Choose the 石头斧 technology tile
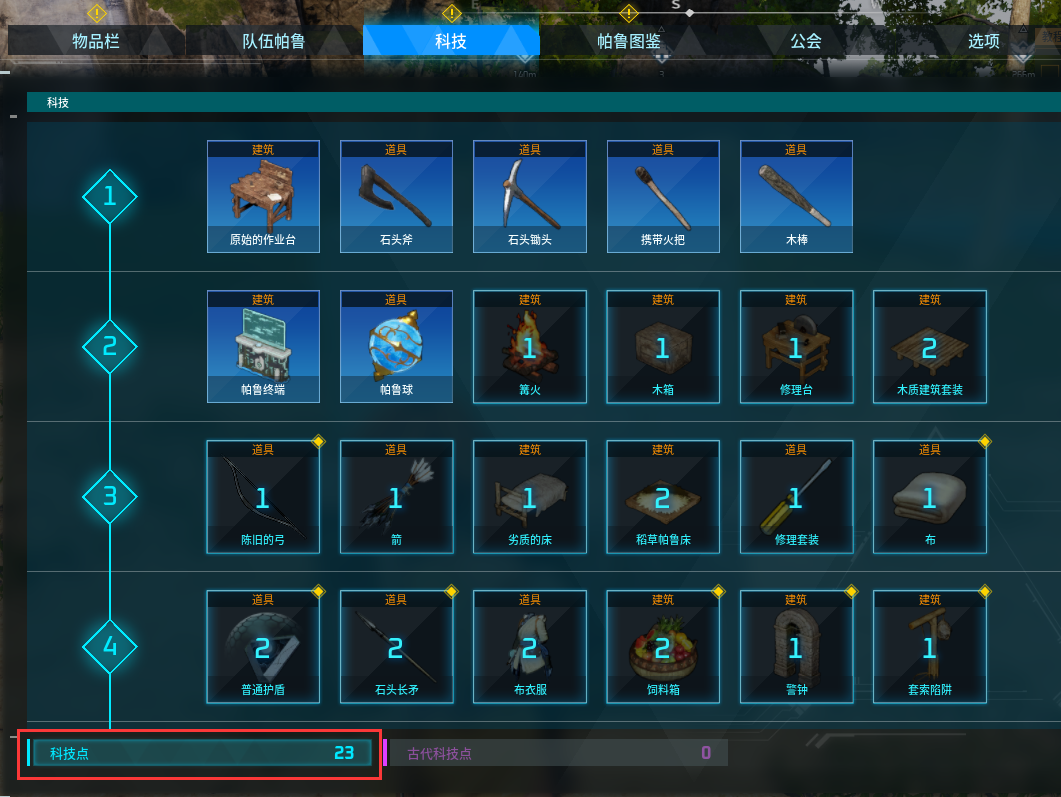Image resolution: width=1061 pixels, height=797 pixels. (x=396, y=196)
